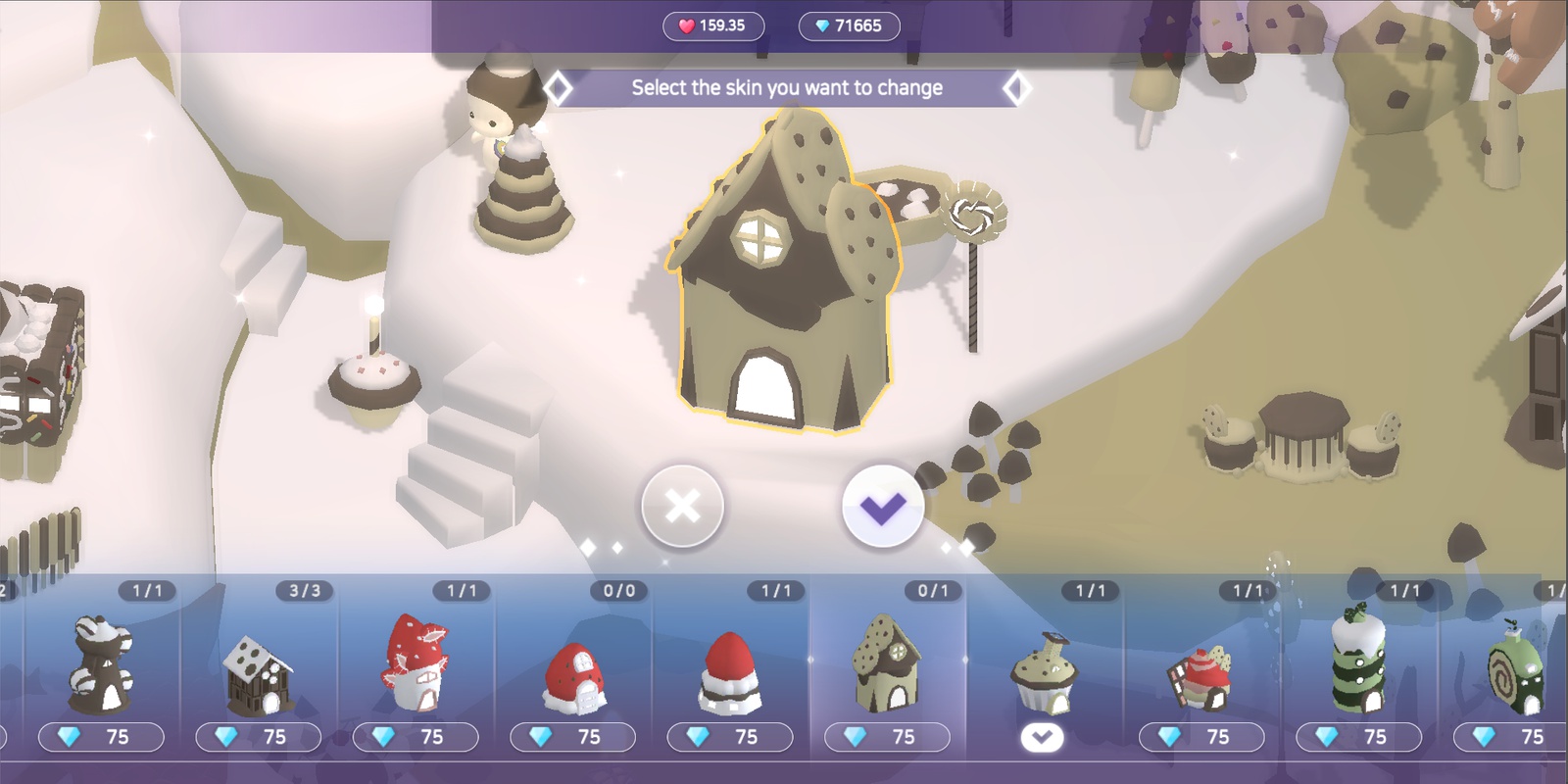Pick the red spotted mushroom house skin
The height and width of the screenshot is (784, 1568).
point(416,663)
